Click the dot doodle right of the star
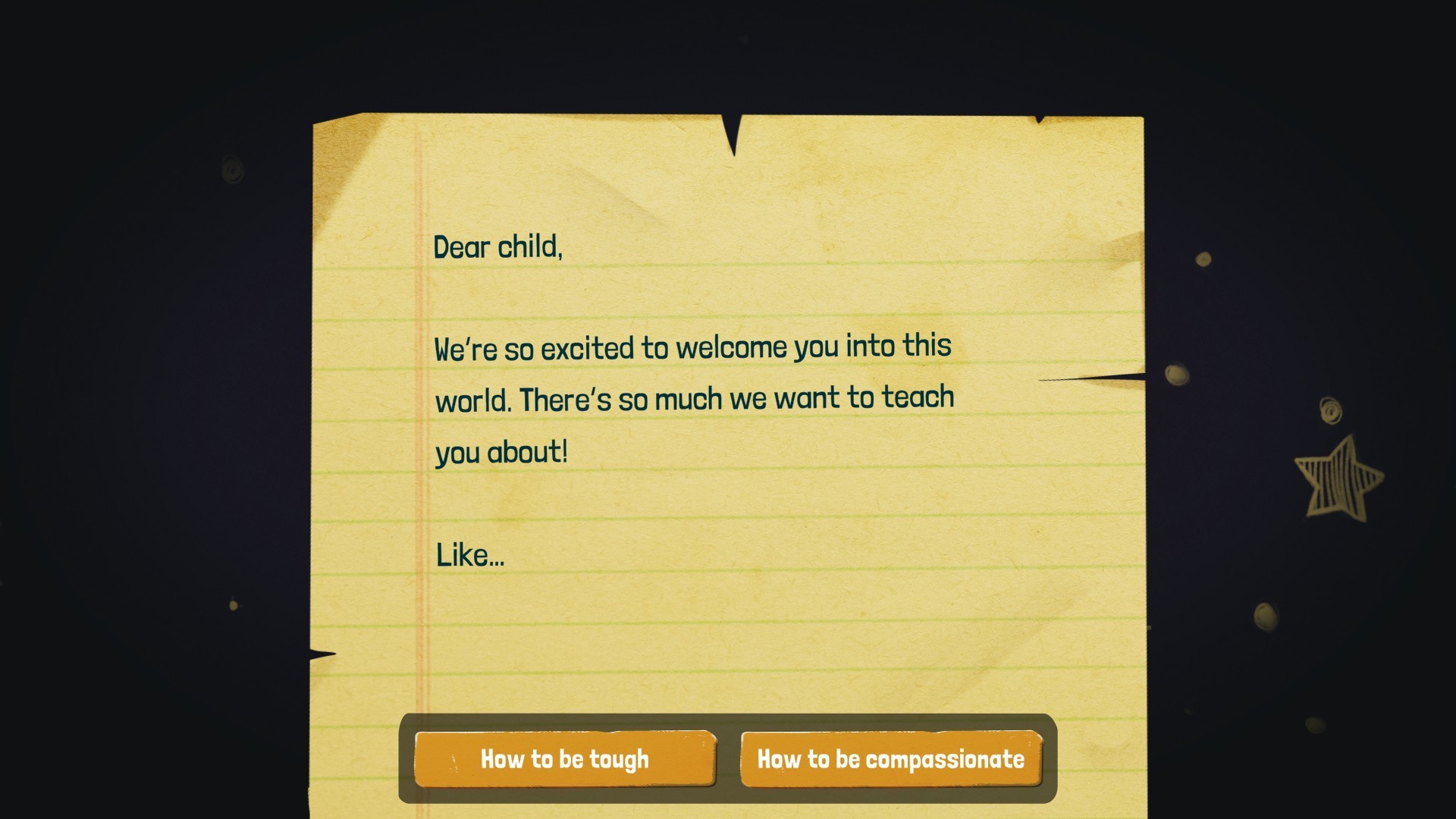 (x=1203, y=258)
